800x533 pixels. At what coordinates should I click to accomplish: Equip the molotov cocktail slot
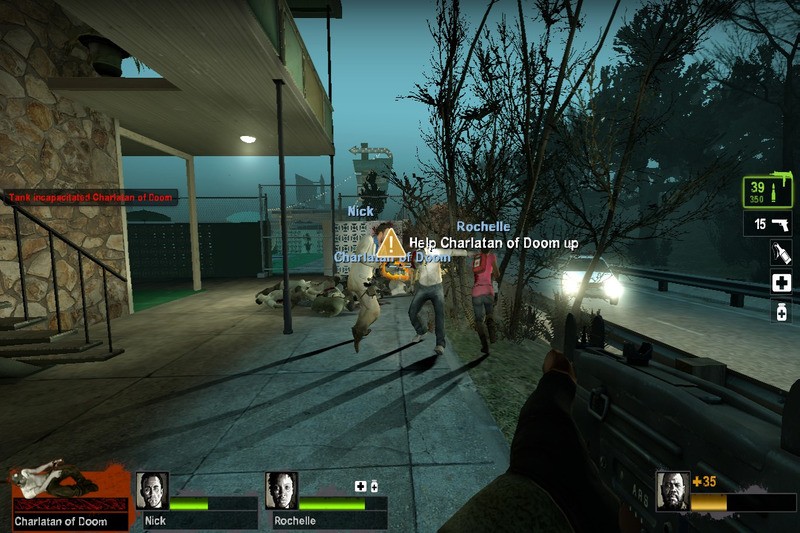point(781,254)
